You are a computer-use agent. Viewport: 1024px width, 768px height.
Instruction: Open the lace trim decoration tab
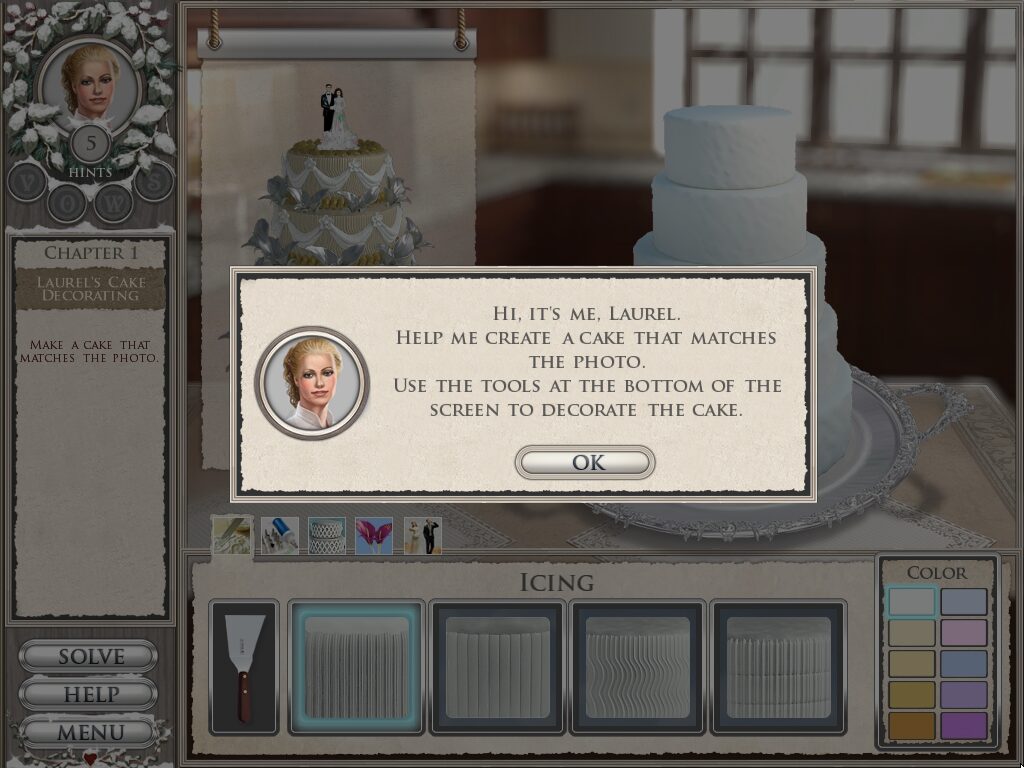[x=327, y=535]
